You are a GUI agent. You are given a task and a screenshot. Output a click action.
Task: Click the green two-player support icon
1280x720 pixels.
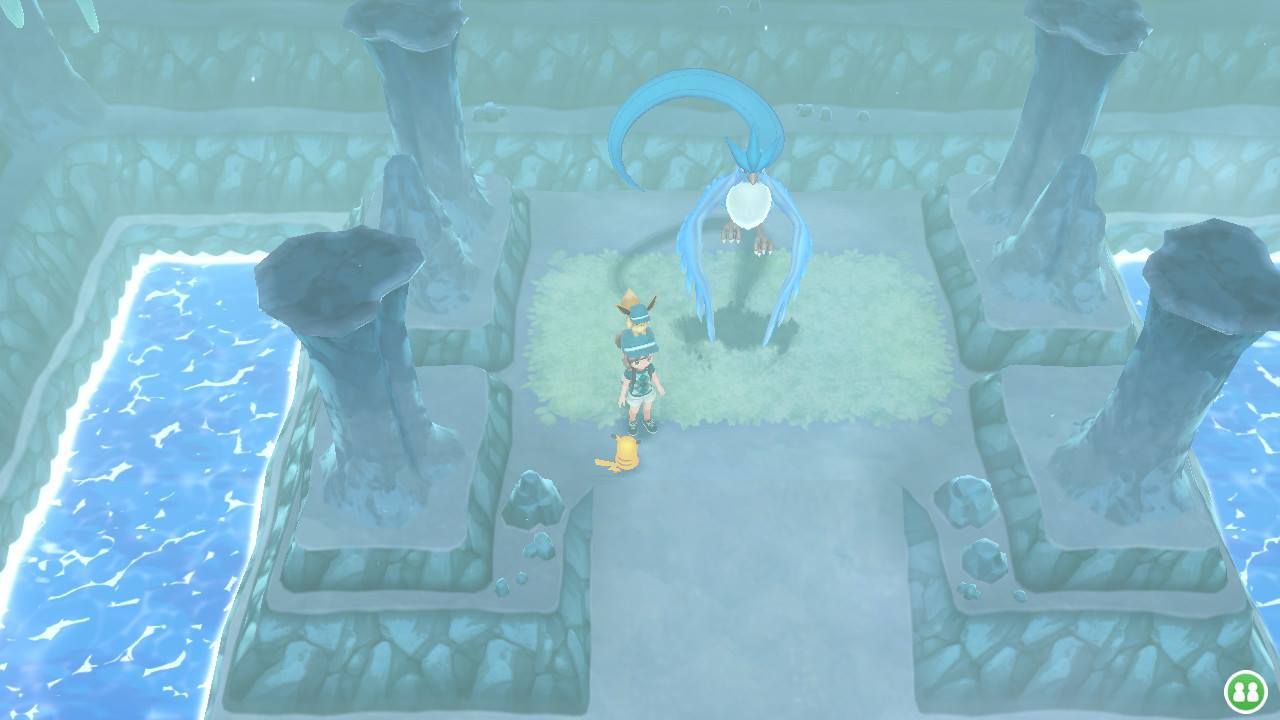1245,691
